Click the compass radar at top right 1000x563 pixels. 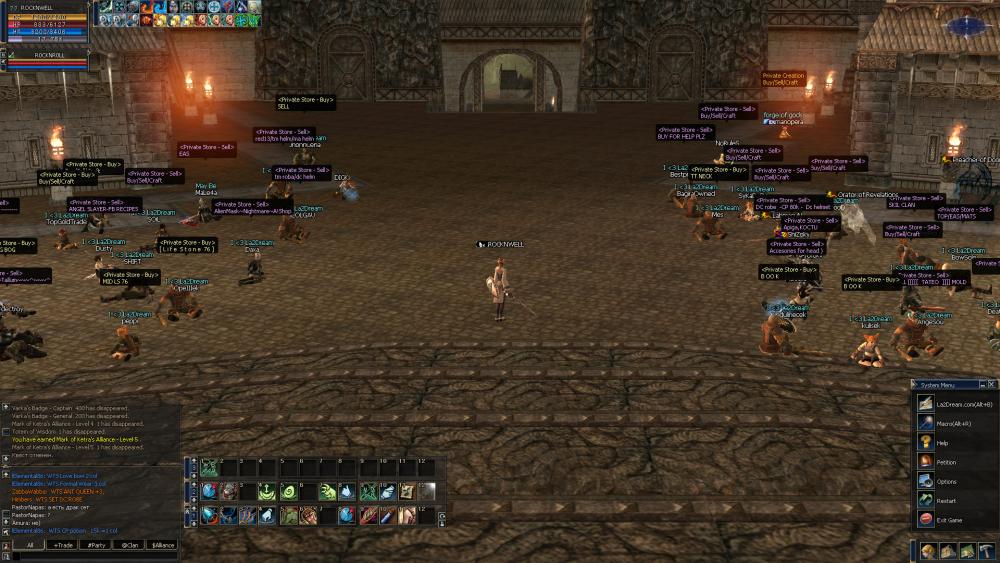point(968,24)
